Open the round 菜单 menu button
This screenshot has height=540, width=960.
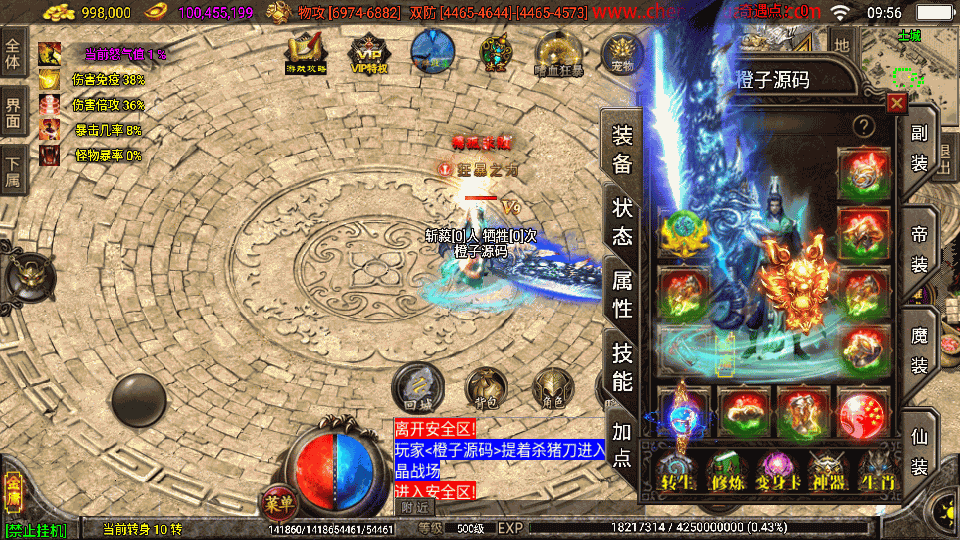tap(279, 499)
